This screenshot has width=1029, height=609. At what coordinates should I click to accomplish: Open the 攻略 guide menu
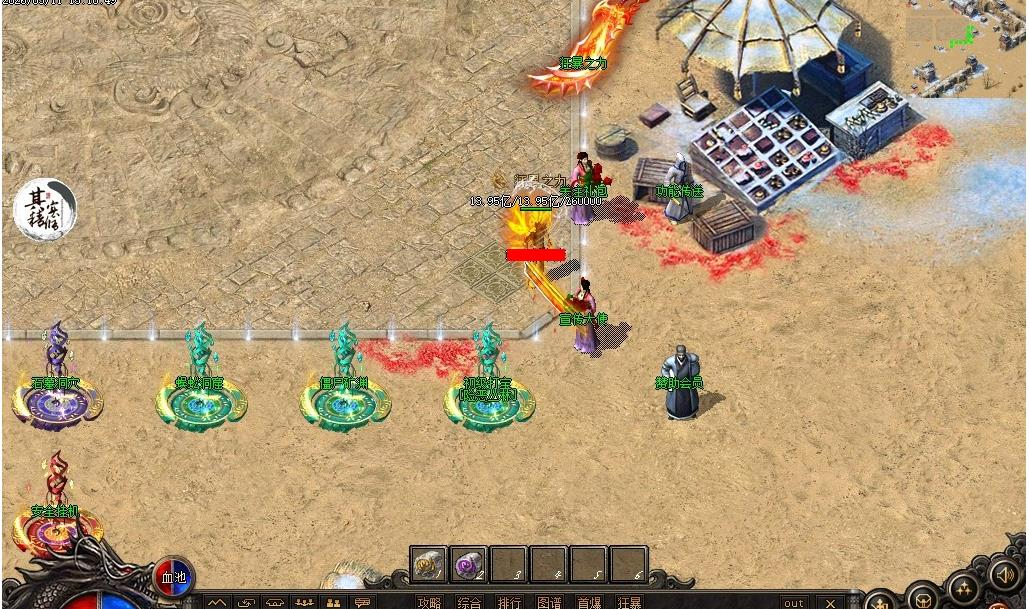pyautogui.click(x=429, y=602)
